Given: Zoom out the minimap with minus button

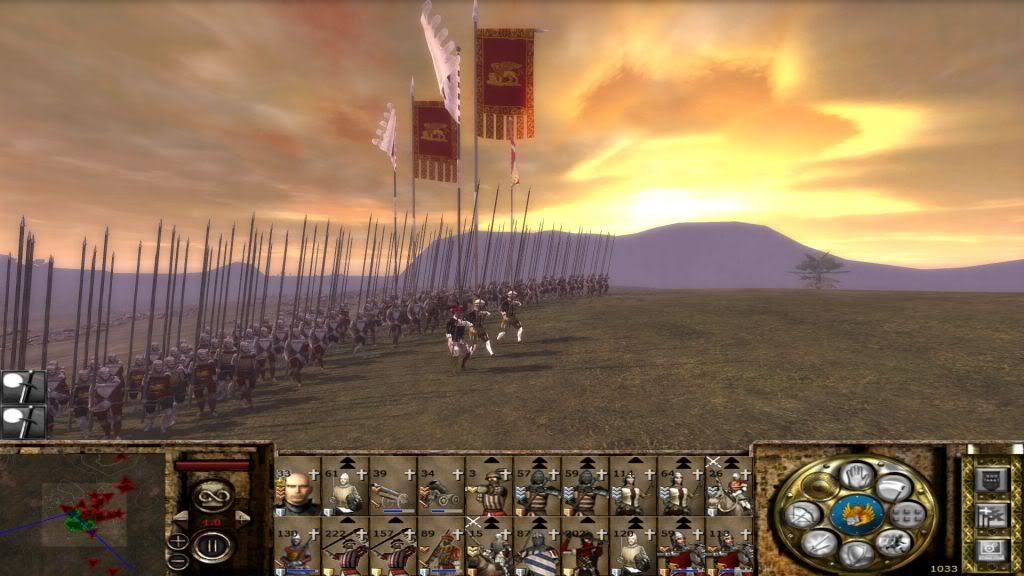Looking at the screenshot, I should (178, 560).
